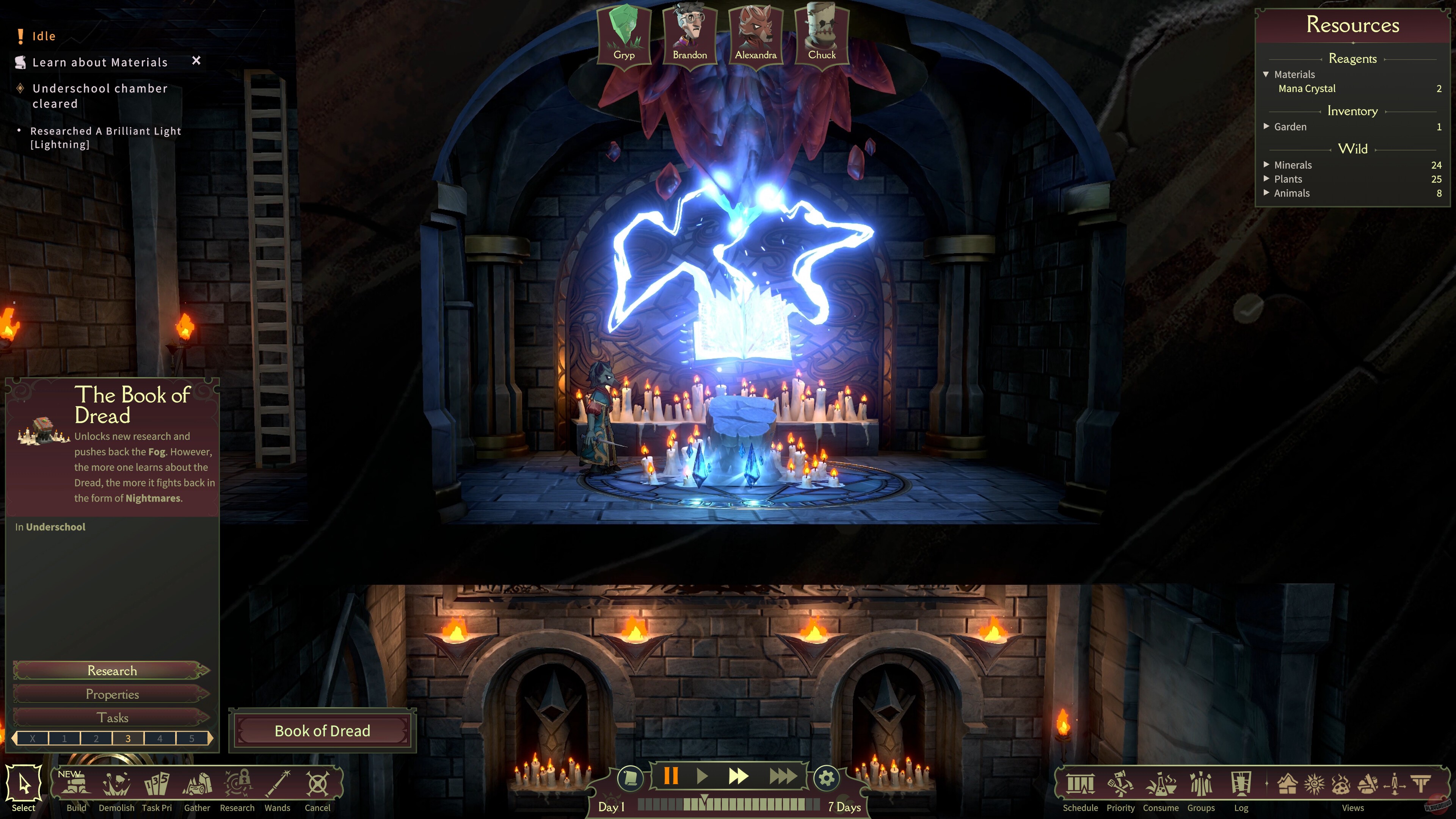Expand the Garden inventory entry

(1266, 127)
